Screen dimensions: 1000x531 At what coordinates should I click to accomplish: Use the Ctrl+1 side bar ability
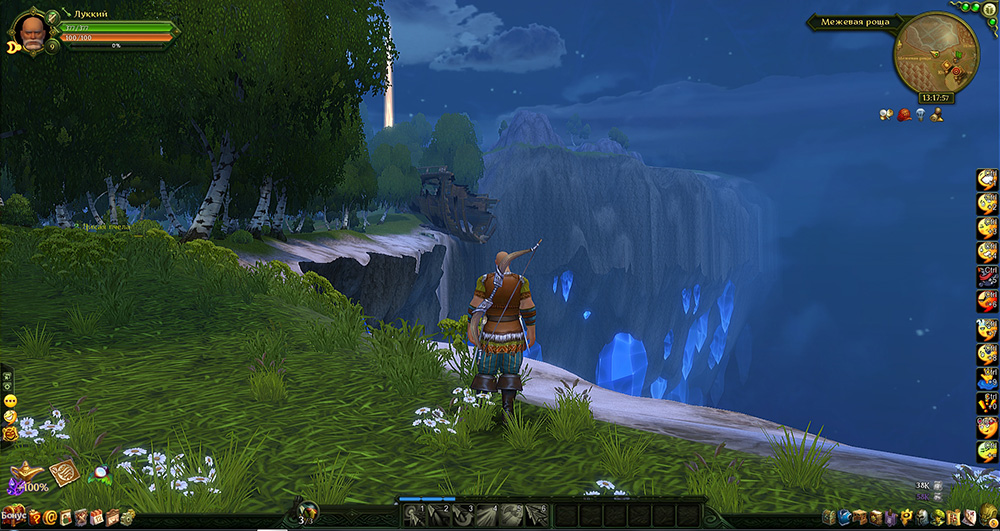(987, 179)
